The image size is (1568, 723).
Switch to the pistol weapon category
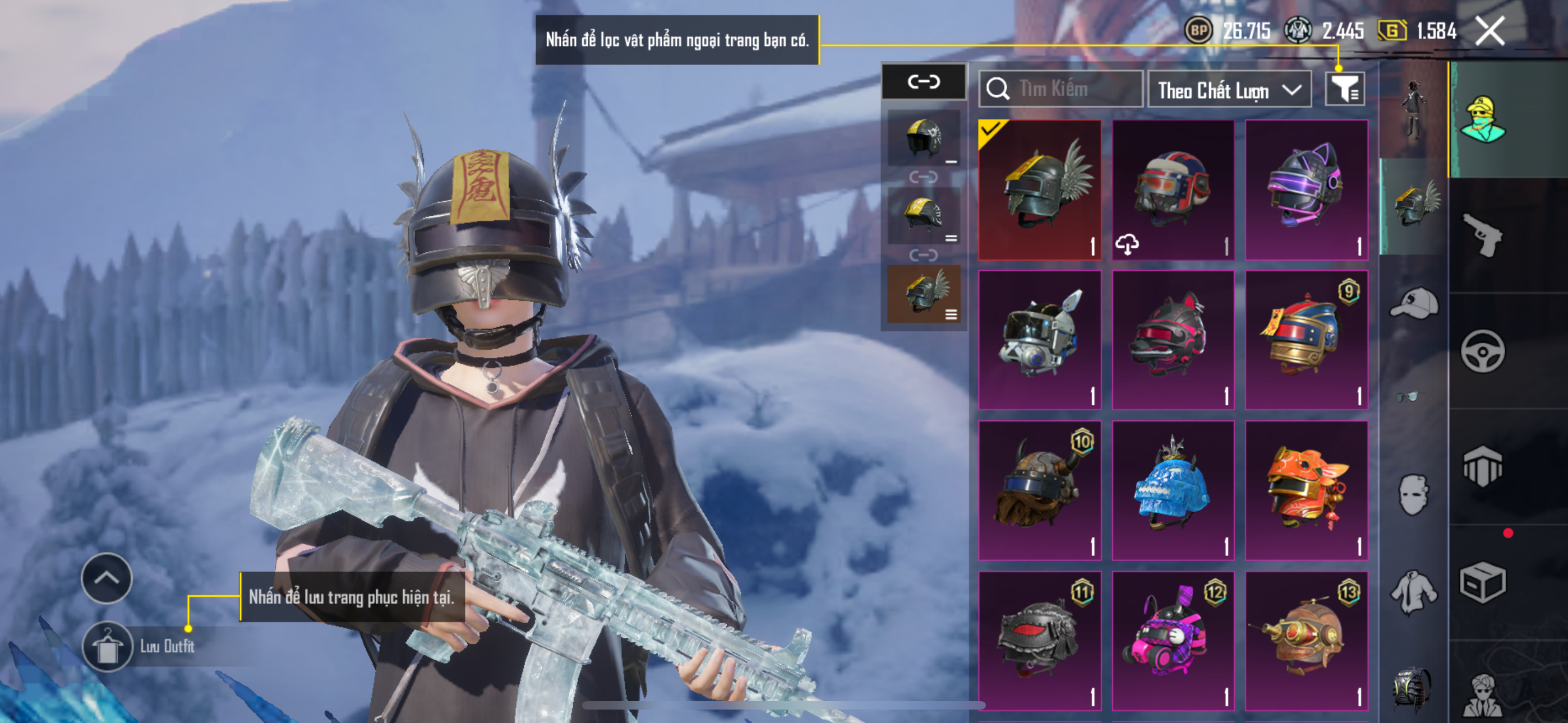1483,235
